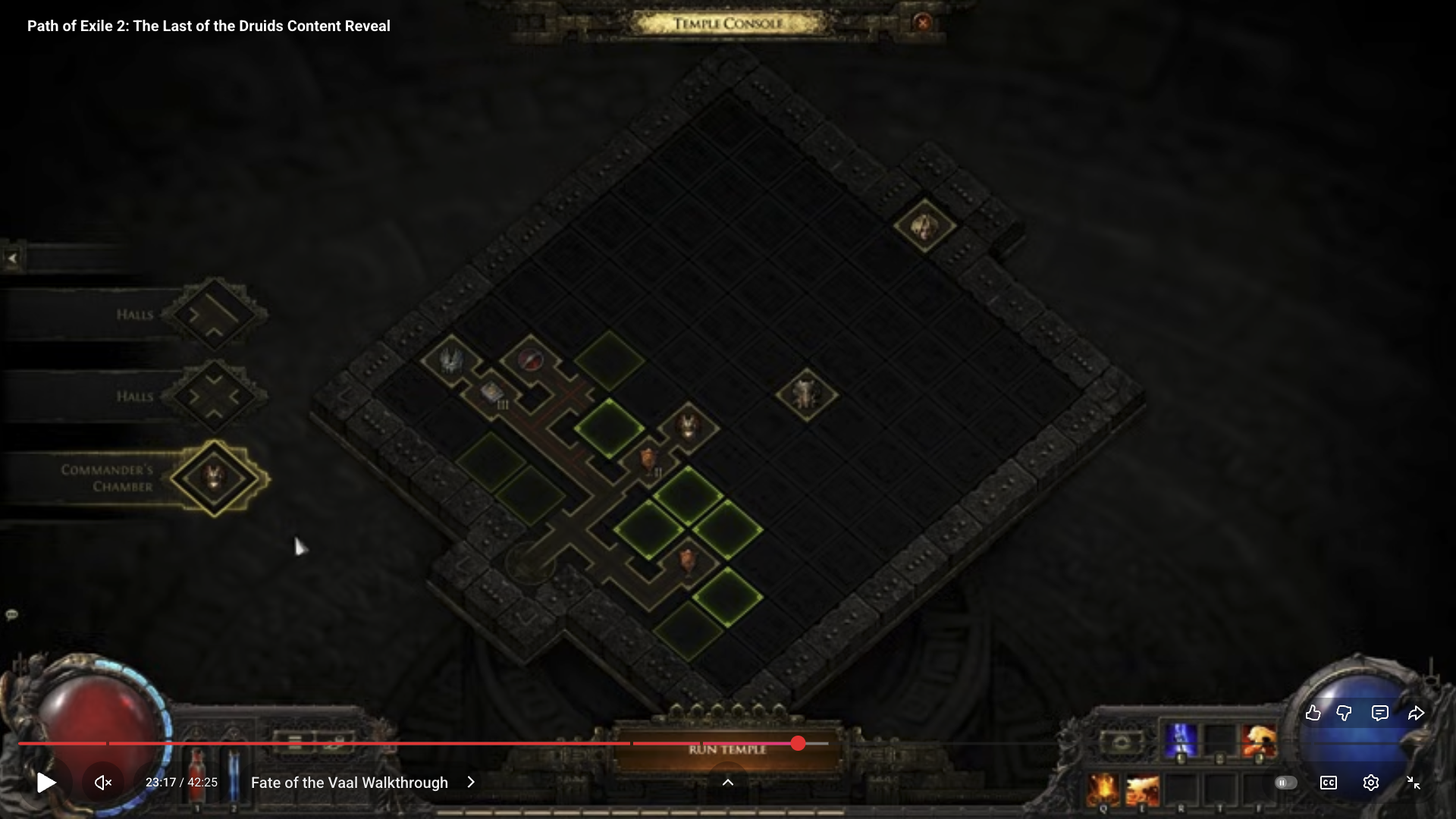Toggle closed captions
This screenshot has width=1456, height=819.
click(1329, 783)
